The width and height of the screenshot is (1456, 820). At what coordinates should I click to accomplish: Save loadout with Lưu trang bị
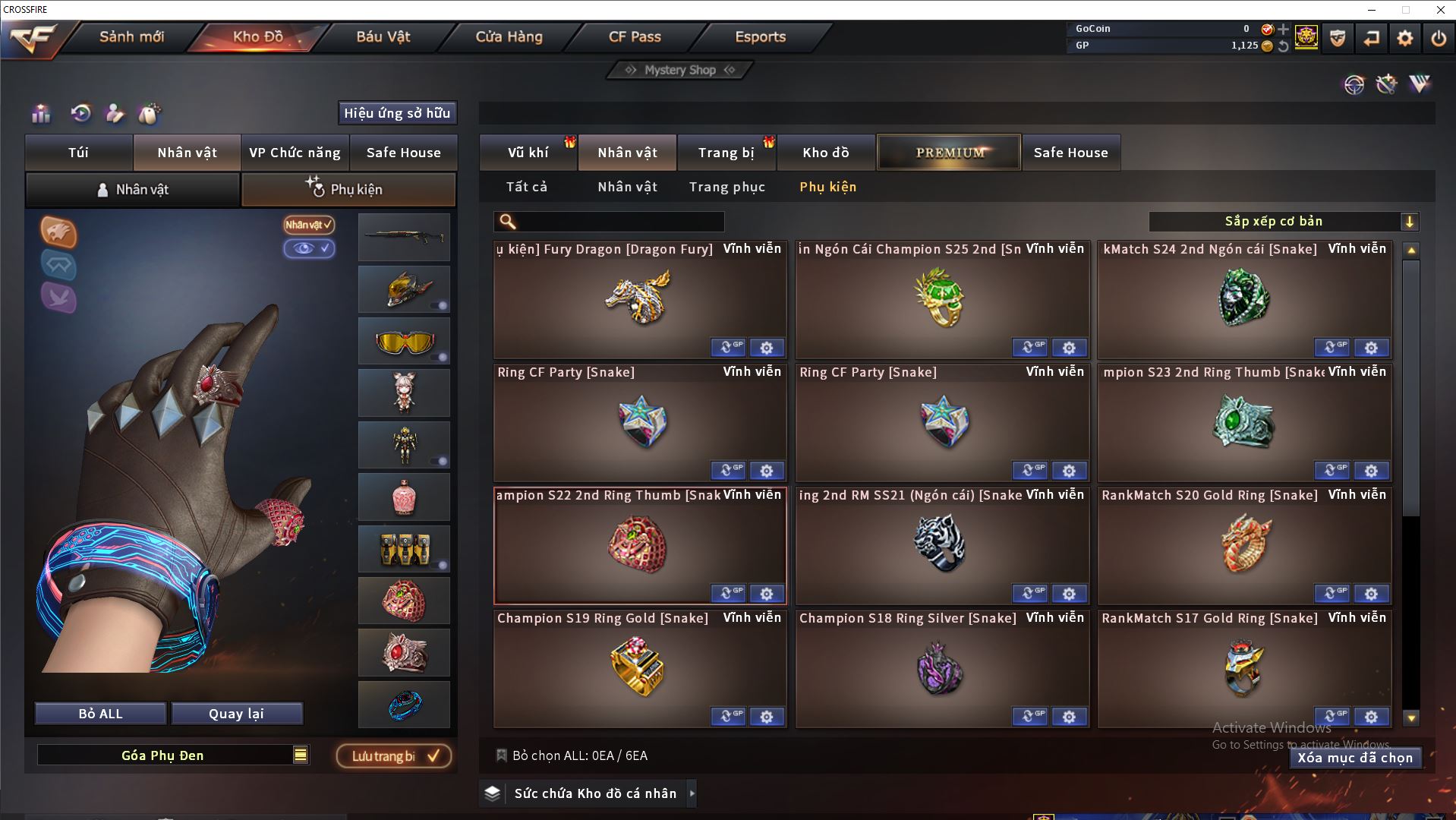pyautogui.click(x=394, y=756)
